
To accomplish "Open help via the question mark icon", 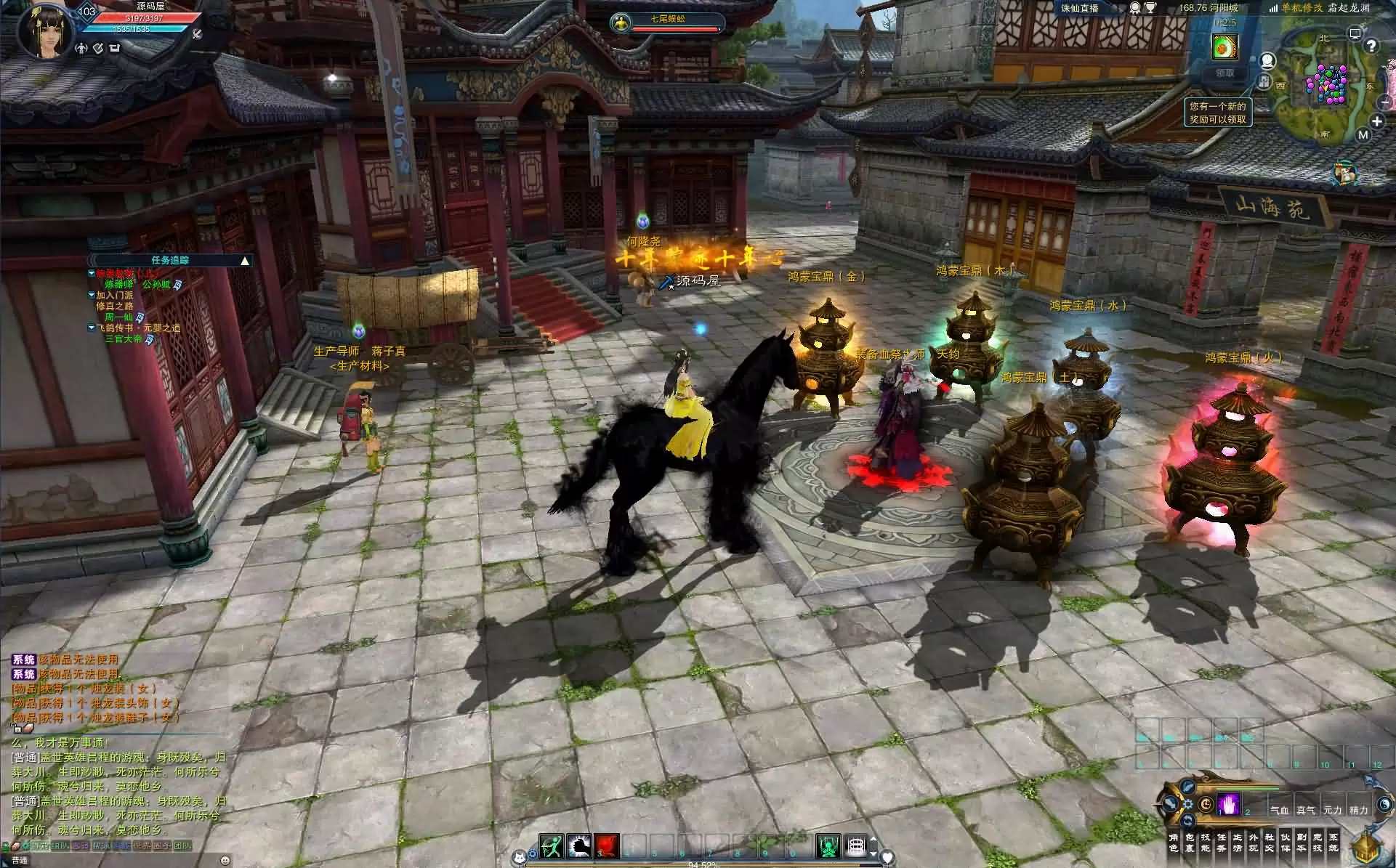I will click(x=1372, y=46).
